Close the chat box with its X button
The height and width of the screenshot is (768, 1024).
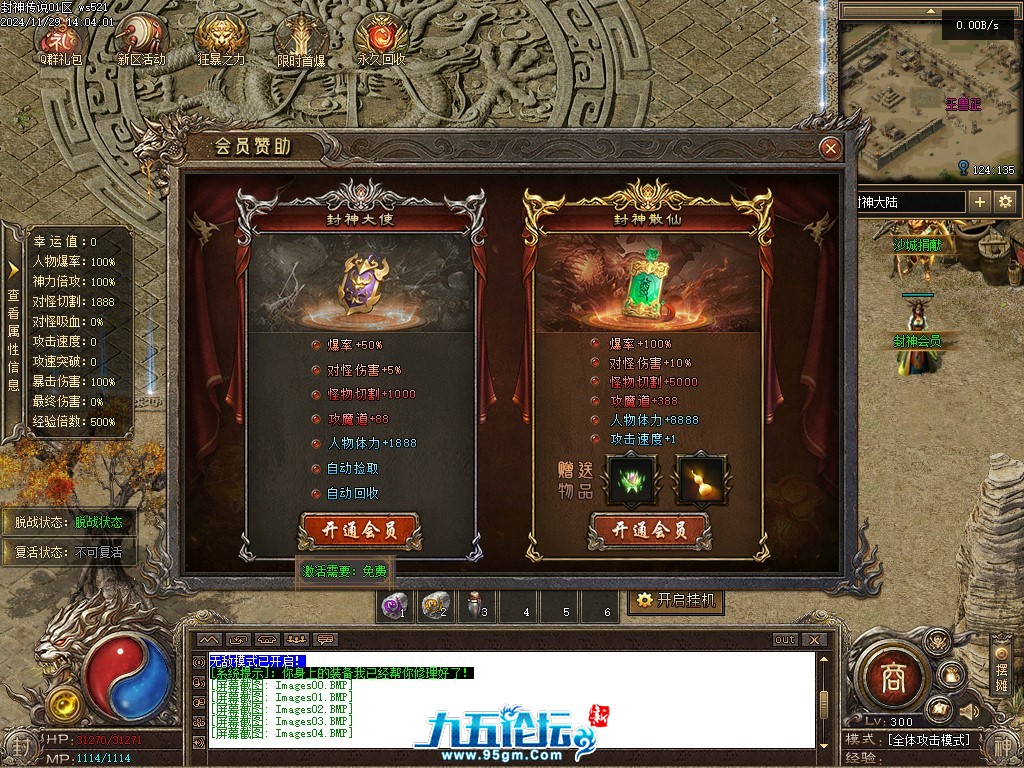pyautogui.click(x=815, y=640)
